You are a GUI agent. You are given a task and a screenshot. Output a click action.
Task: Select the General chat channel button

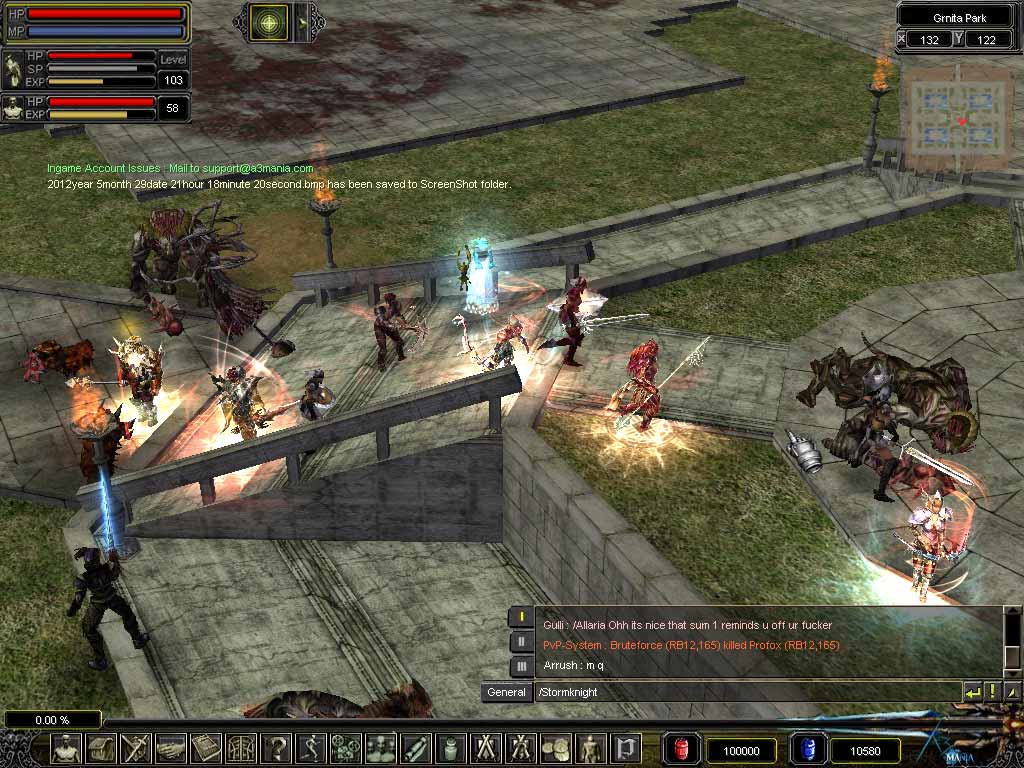pyautogui.click(x=505, y=692)
